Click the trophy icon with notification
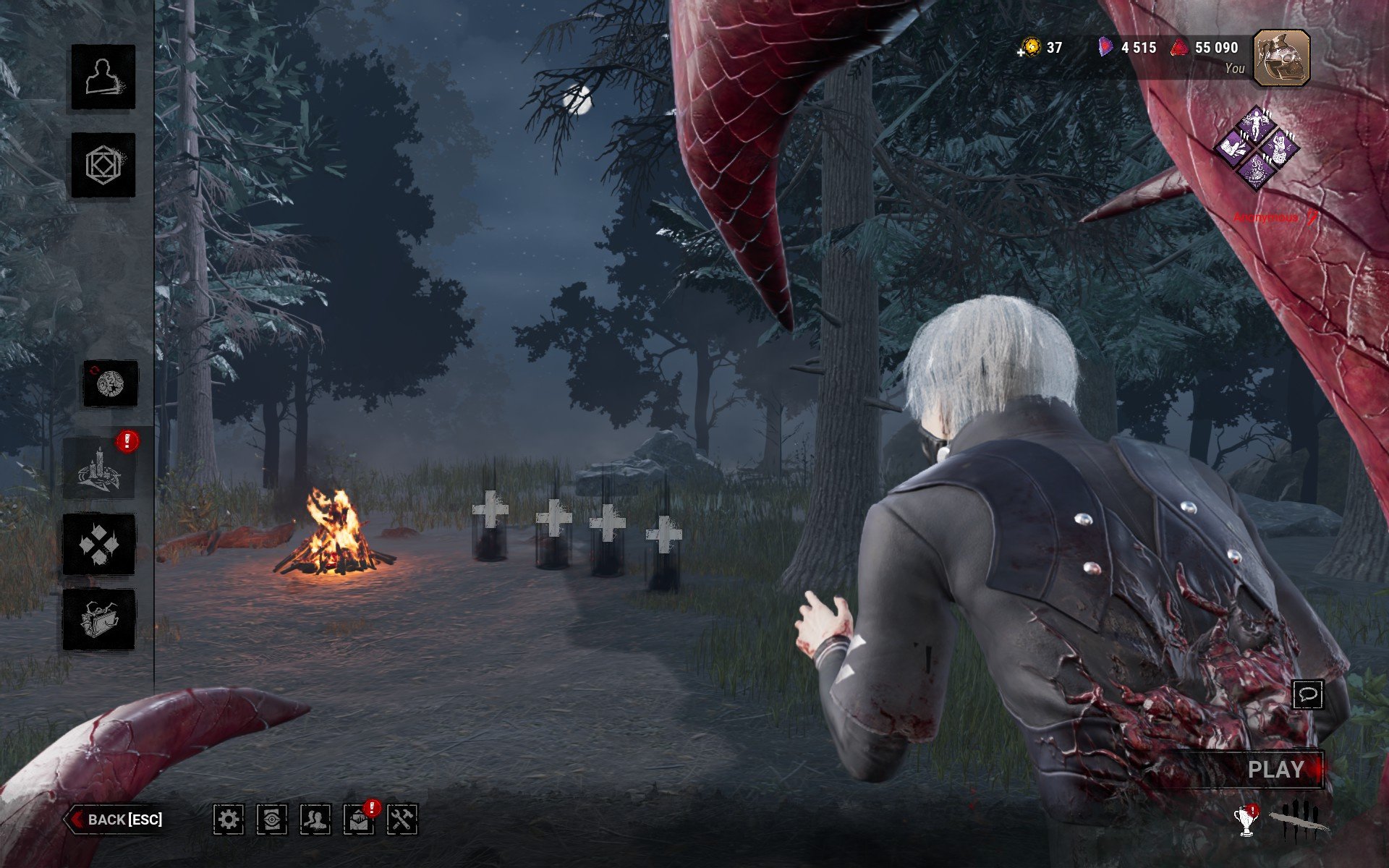Image resolution: width=1389 pixels, height=868 pixels. click(x=1245, y=822)
